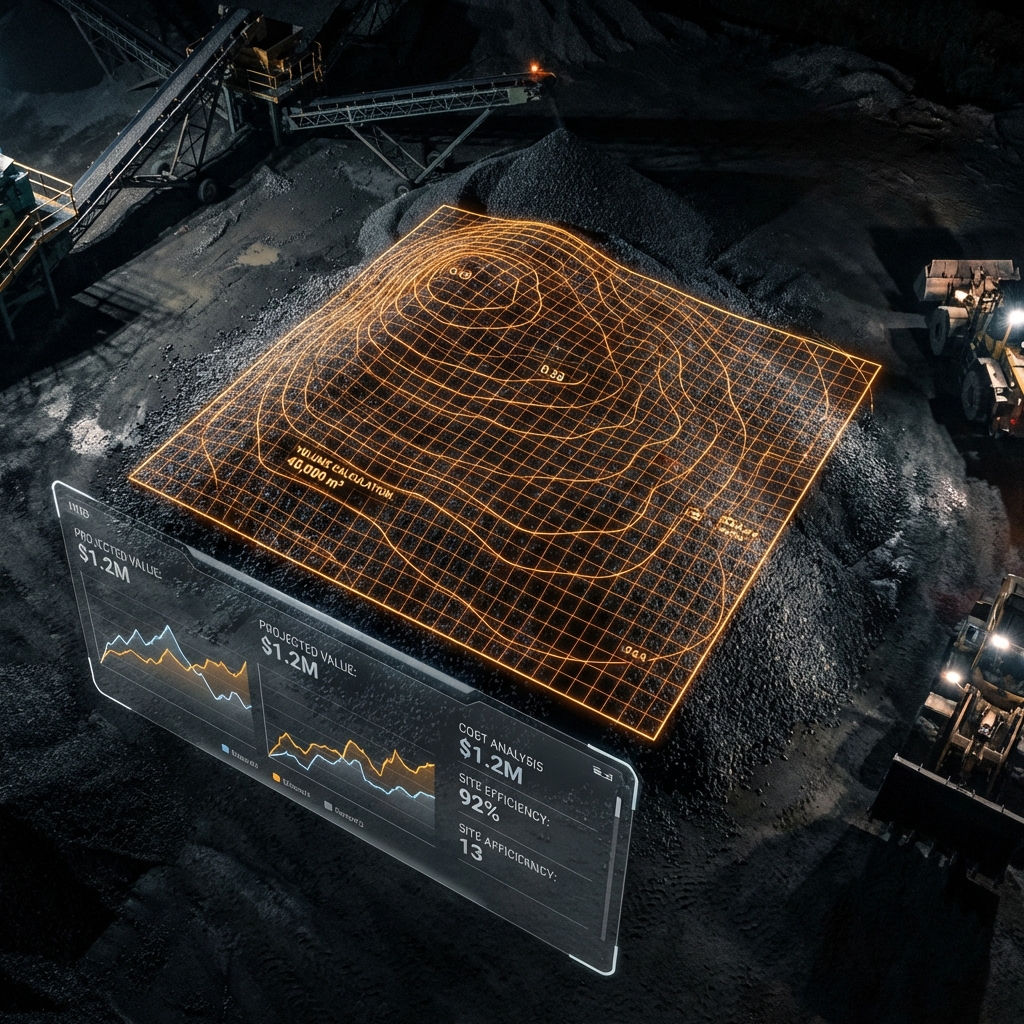Screen dimensions: 1024x1024
Task: Toggle the orange legend entry under the chart
Action: [x=277, y=775]
